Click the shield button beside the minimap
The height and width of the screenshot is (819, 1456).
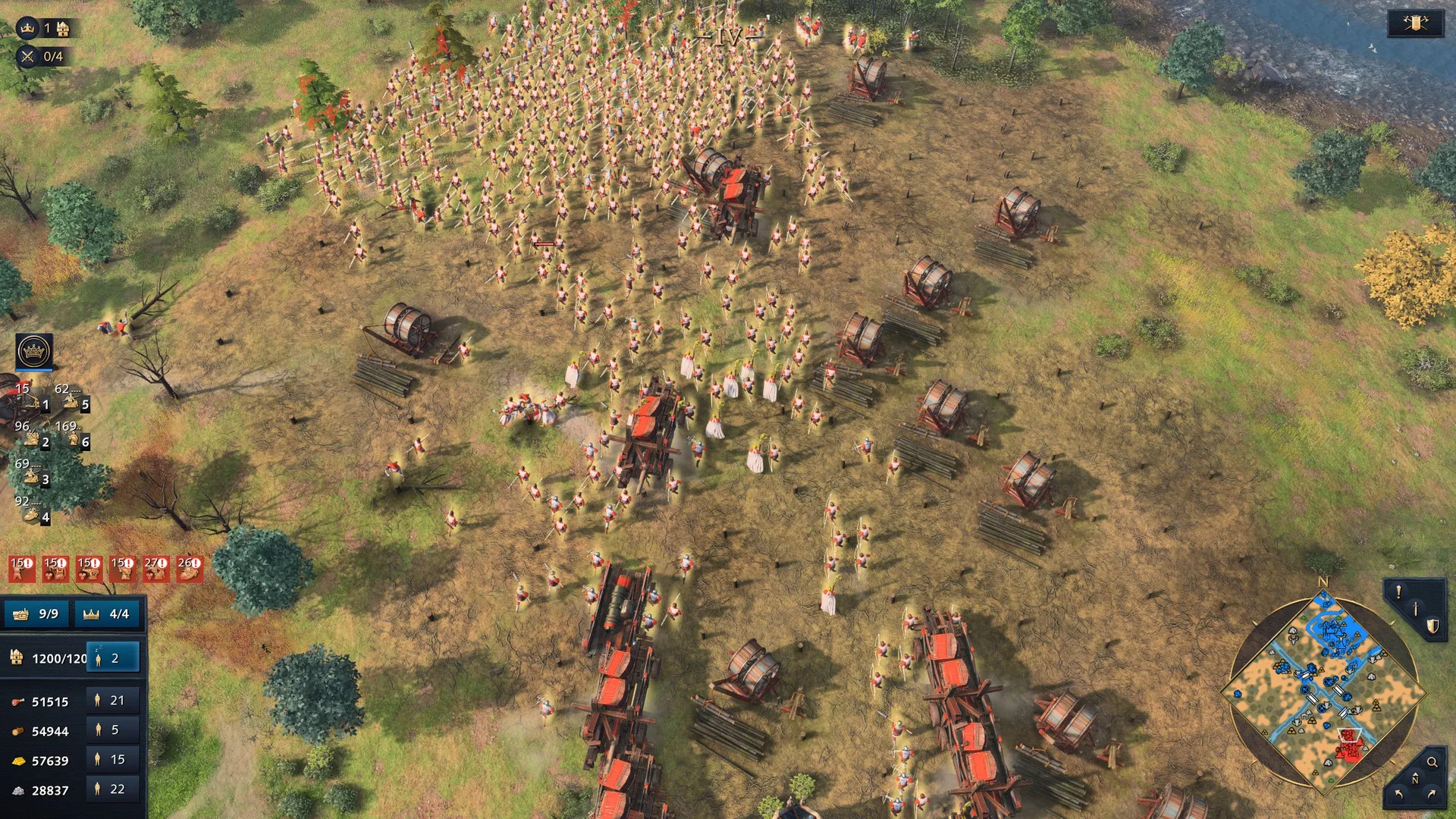point(1432,626)
